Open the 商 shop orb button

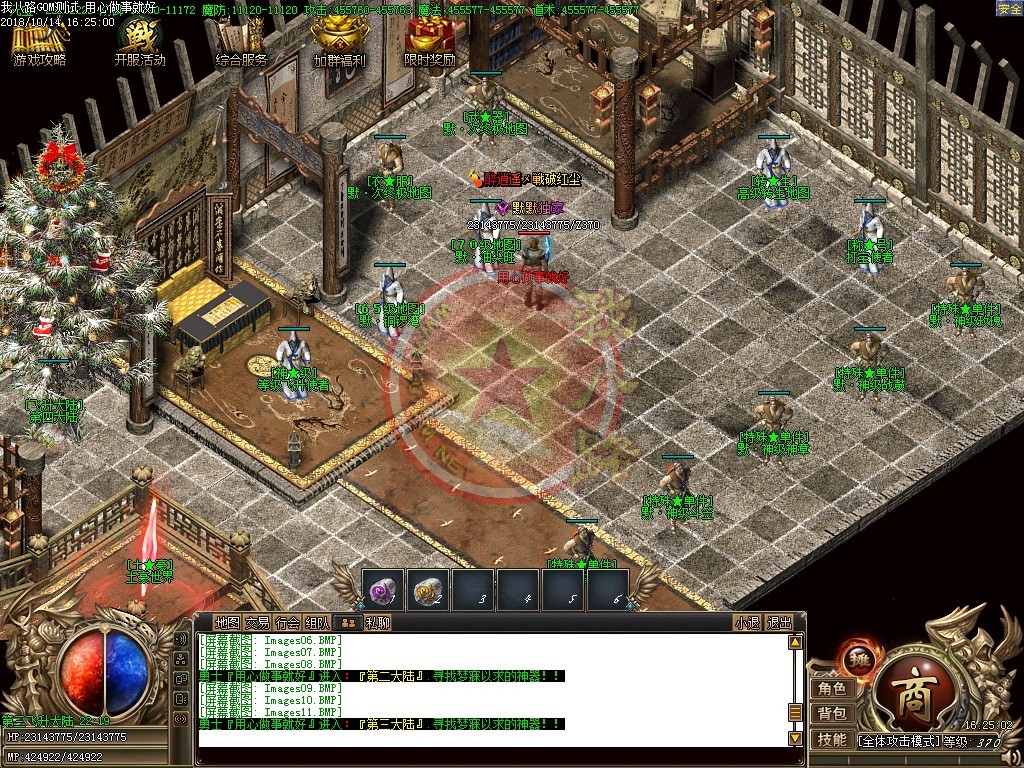(909, 694)
